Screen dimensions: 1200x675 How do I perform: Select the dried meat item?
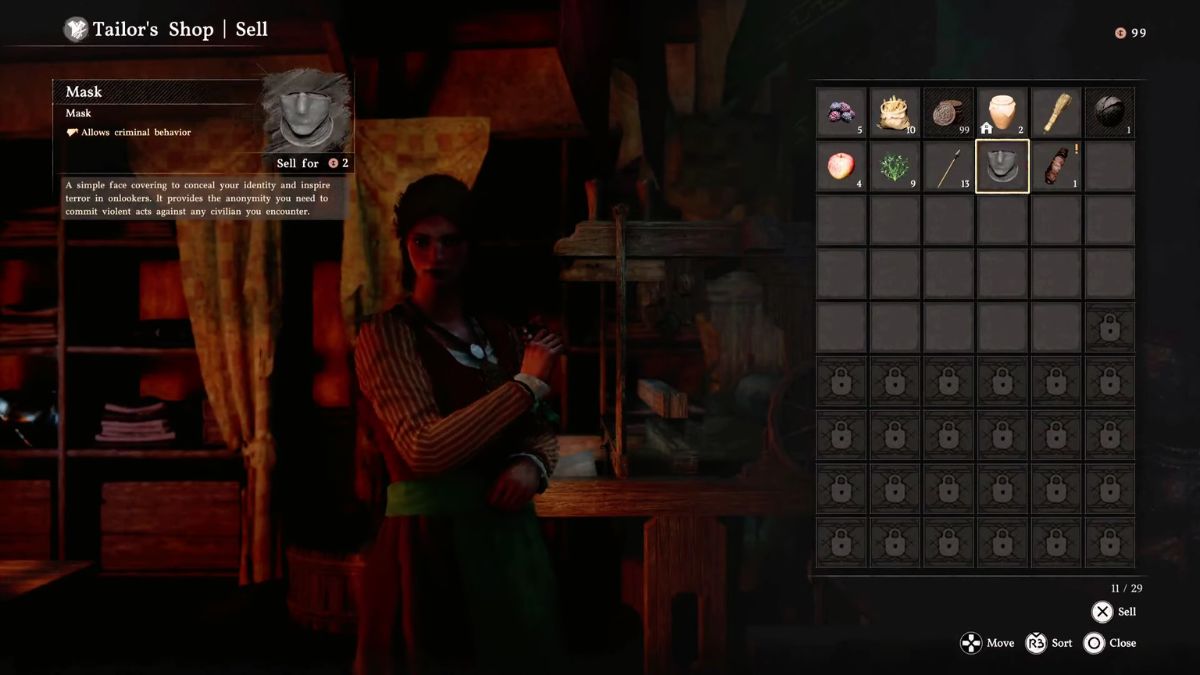(1056, 166)
